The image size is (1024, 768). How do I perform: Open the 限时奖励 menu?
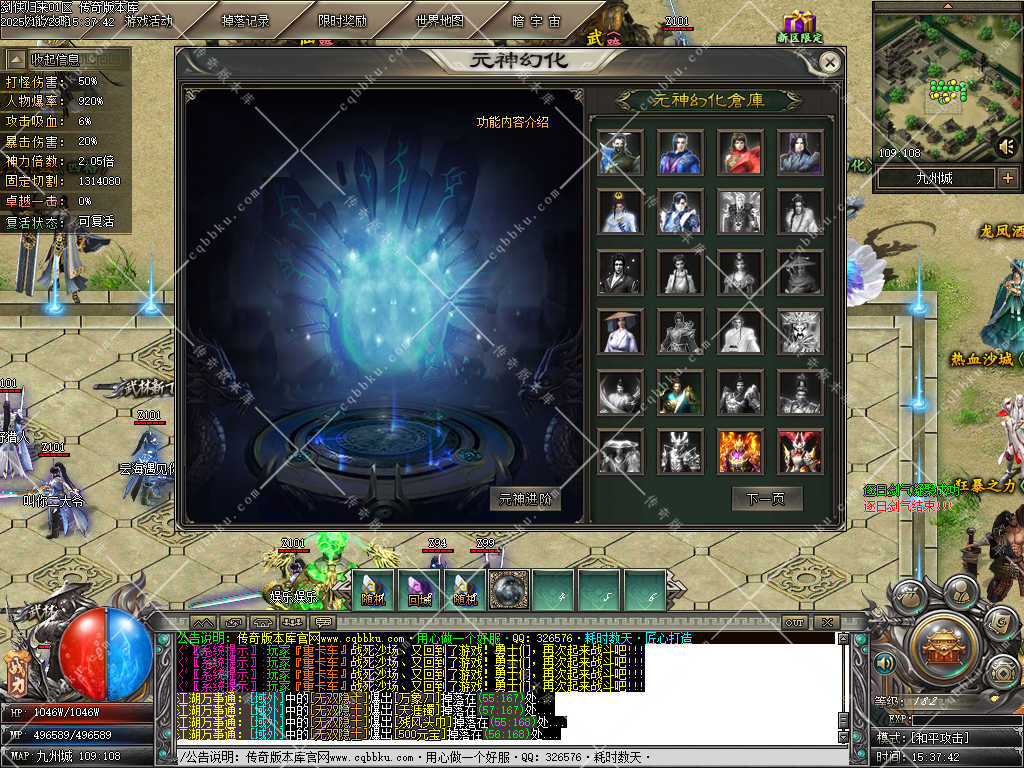point(342,20)
